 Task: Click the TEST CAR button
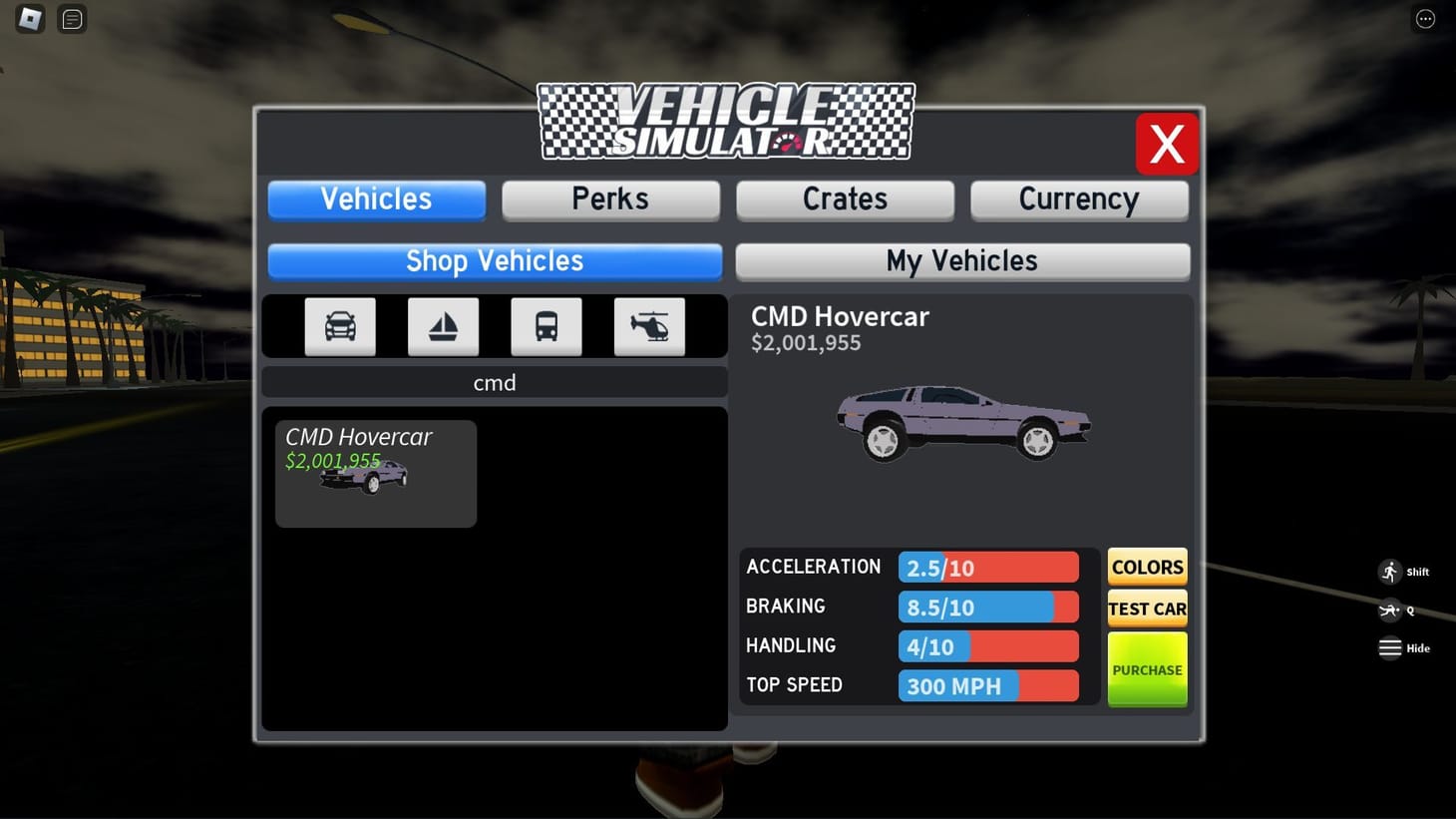coord(1146,608)
